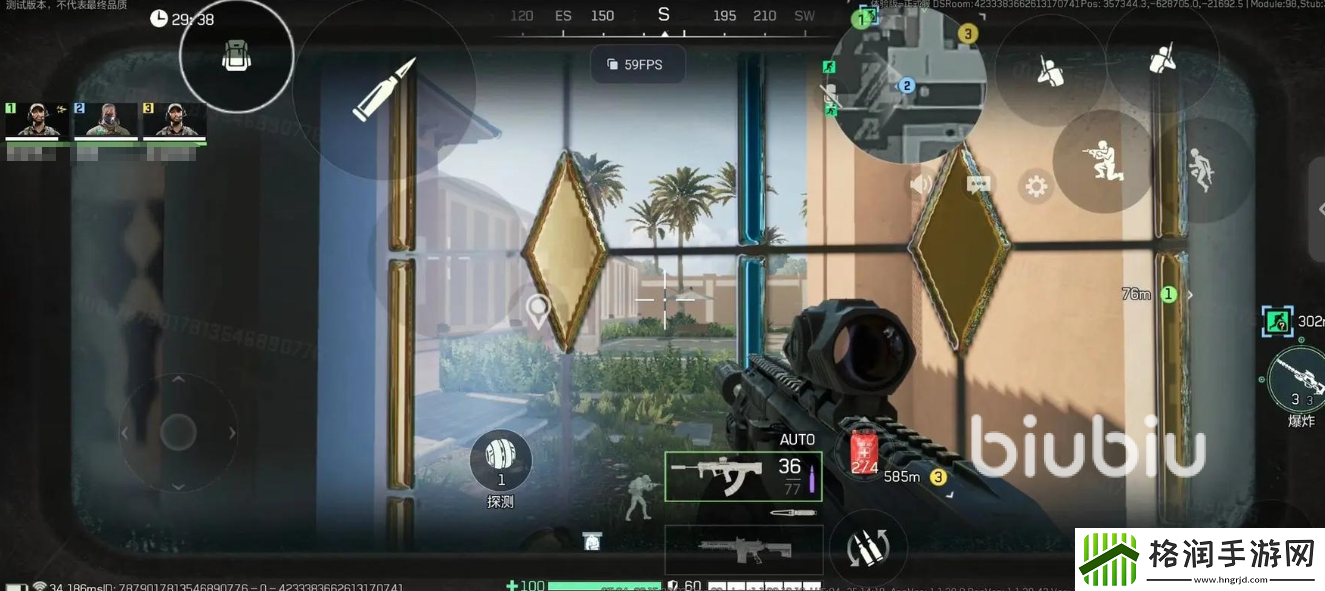Open the gear settings menu

tap(1035, 186)
